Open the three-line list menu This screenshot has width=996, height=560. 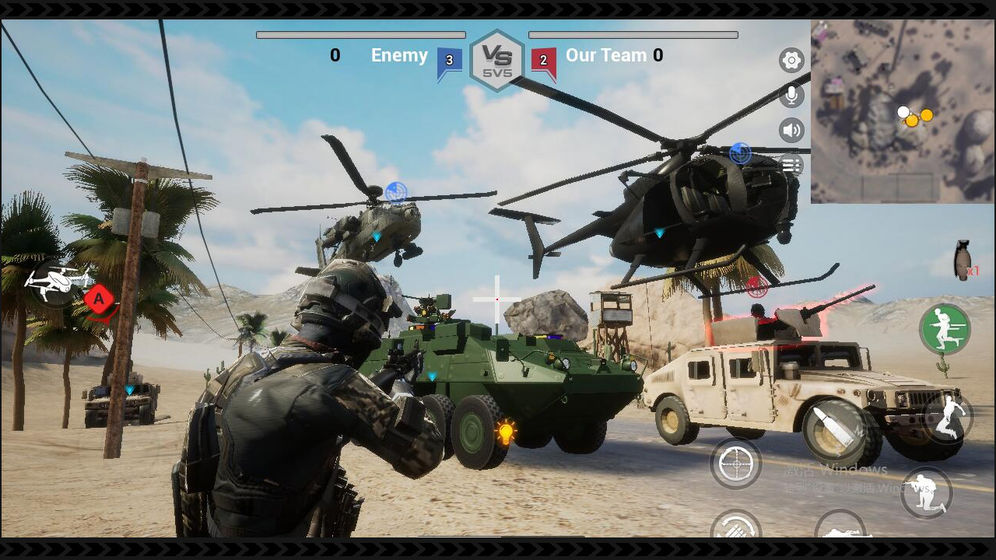tap(792, 164)
